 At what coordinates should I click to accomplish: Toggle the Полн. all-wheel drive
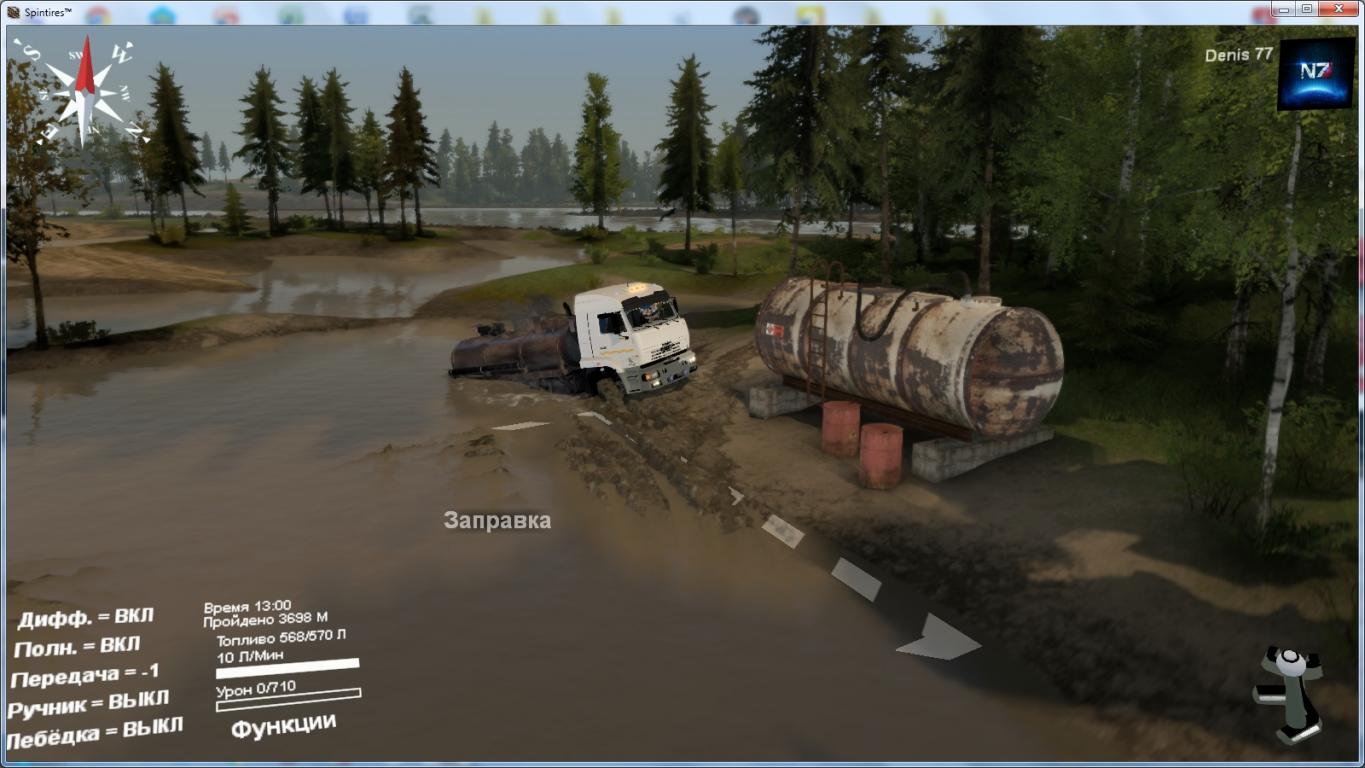pyautogui.click(x=78, y=646)
